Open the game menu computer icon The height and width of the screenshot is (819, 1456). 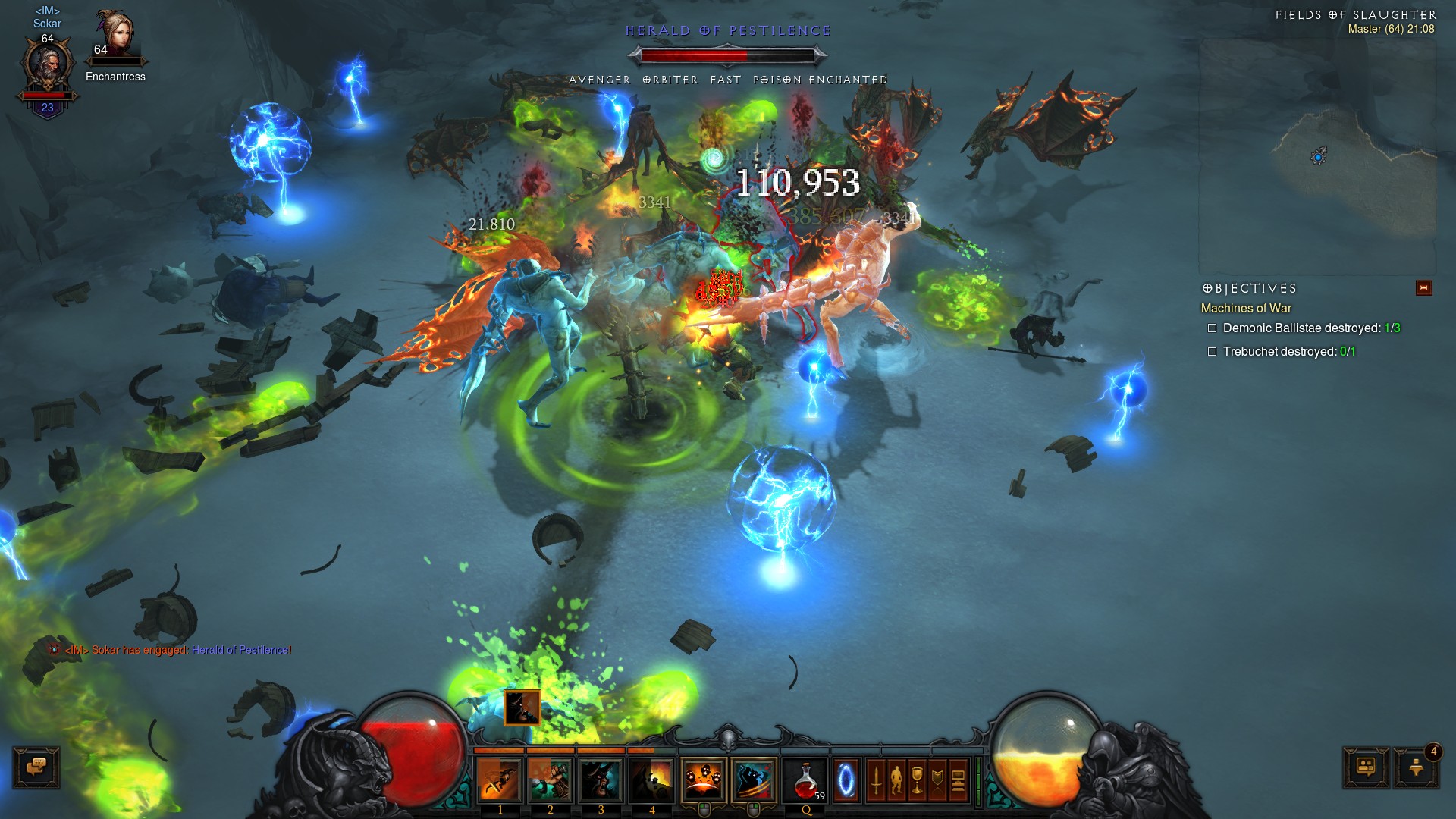click(958, 780)
